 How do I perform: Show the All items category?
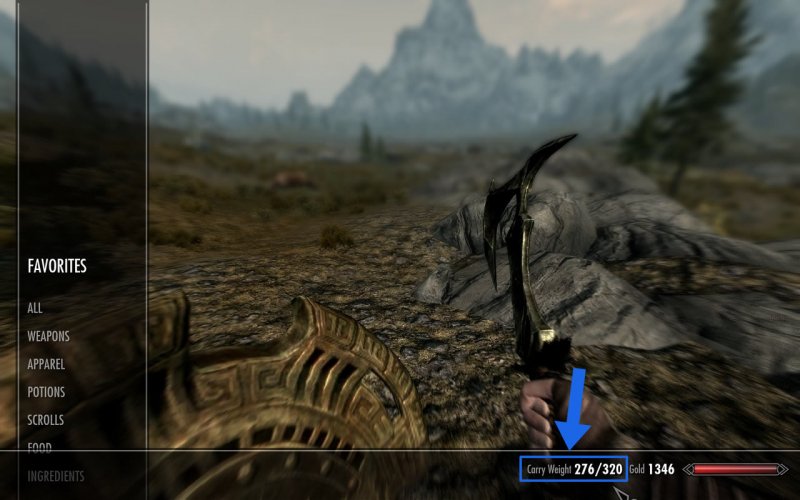point(35,308)
